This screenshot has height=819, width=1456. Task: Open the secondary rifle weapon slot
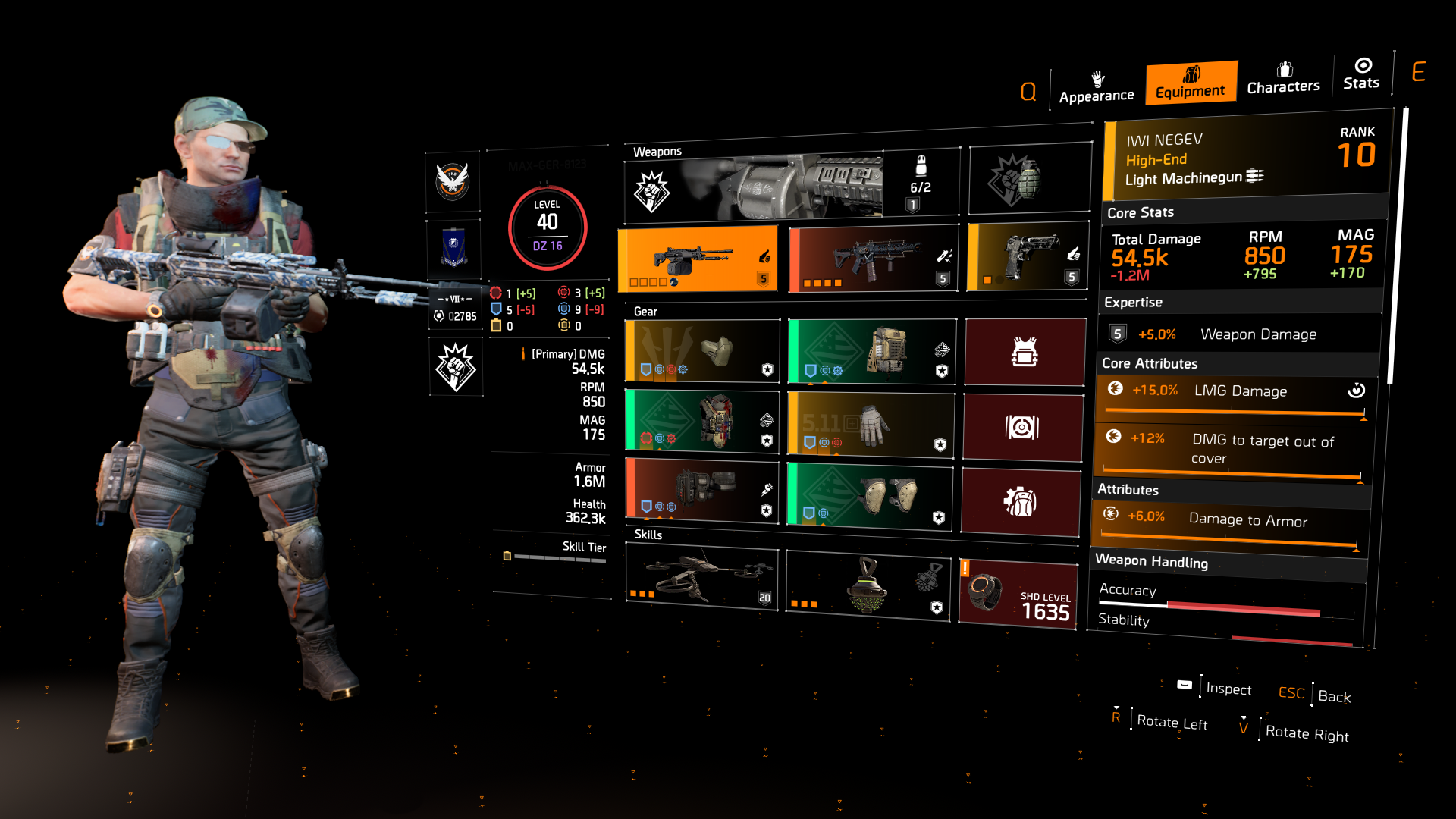pos(871,258)
